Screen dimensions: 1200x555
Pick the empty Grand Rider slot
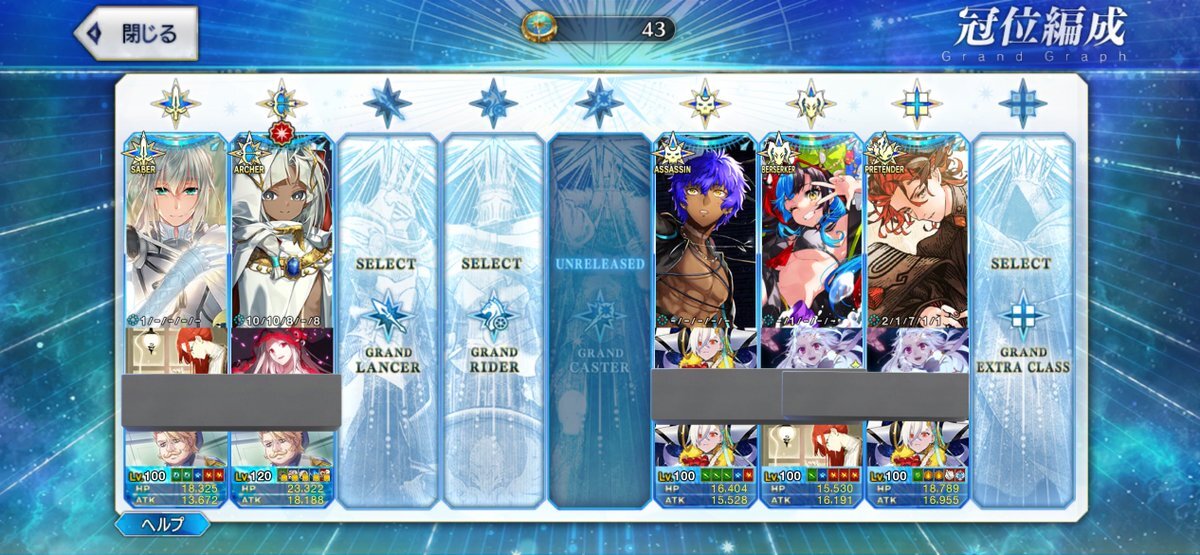coord(493,315)
